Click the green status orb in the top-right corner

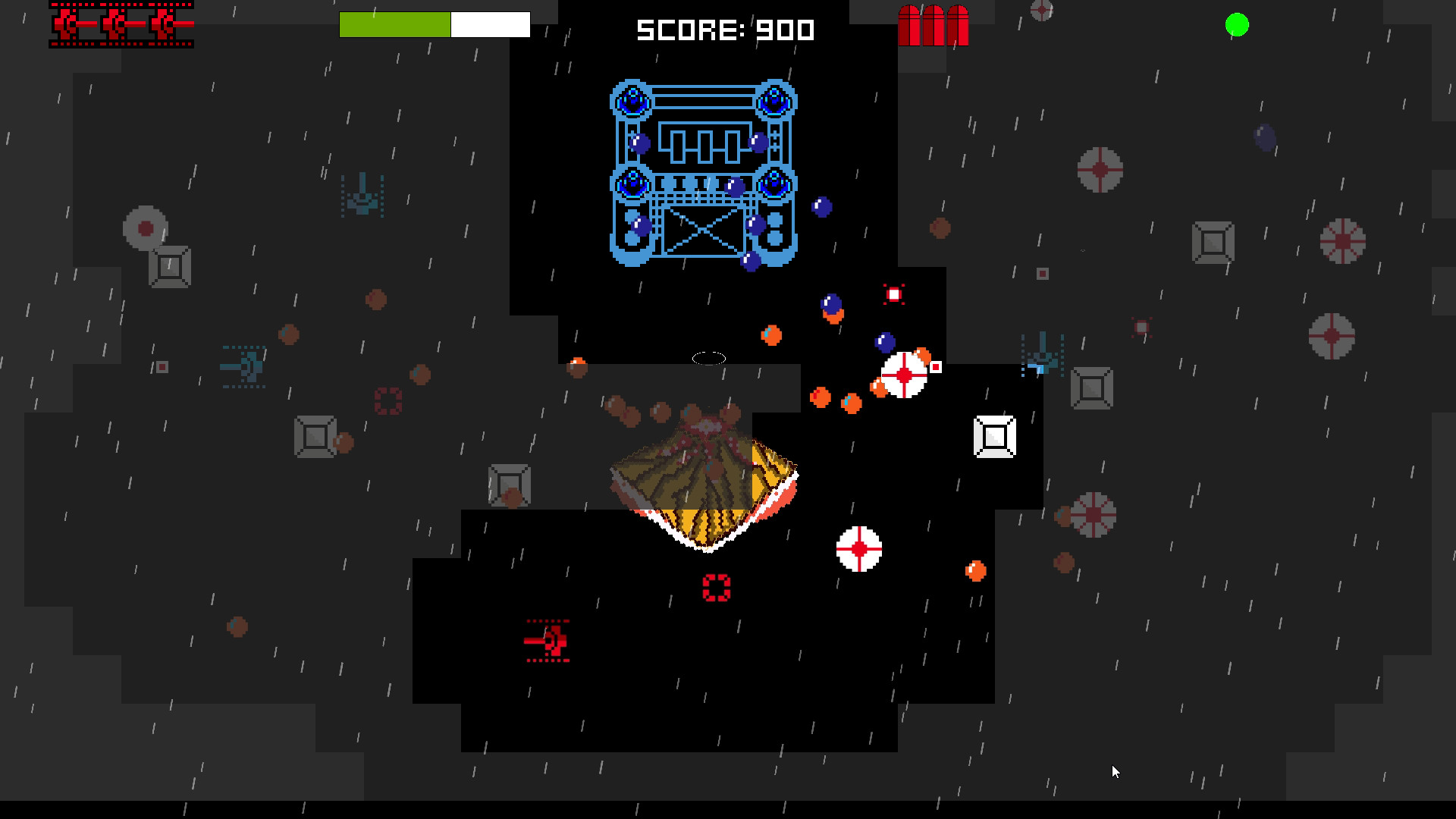pos(1235,25)
